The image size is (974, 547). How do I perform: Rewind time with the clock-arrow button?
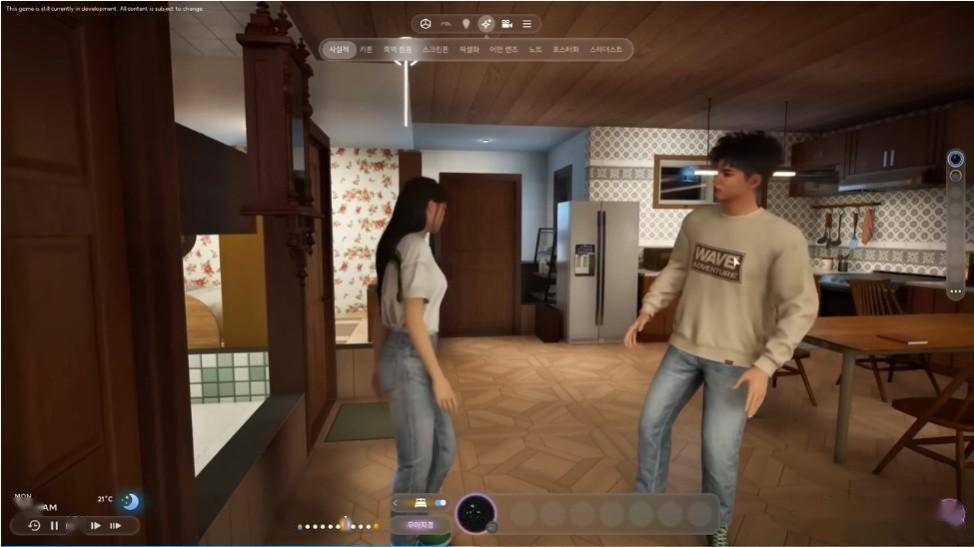[x=34, y=525]
